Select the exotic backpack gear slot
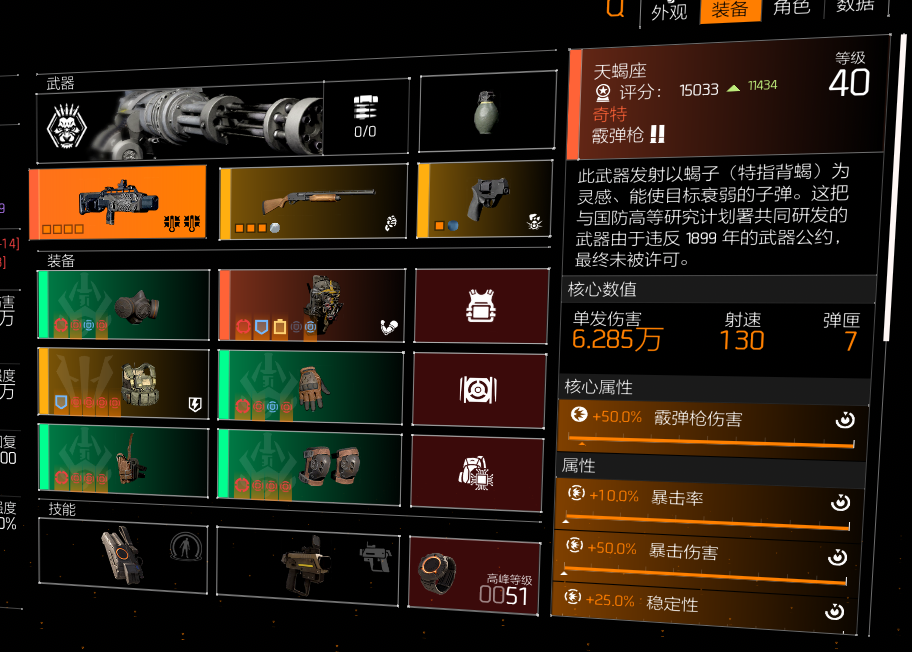This screenshot has width=912, height=652. coord(312,305)
